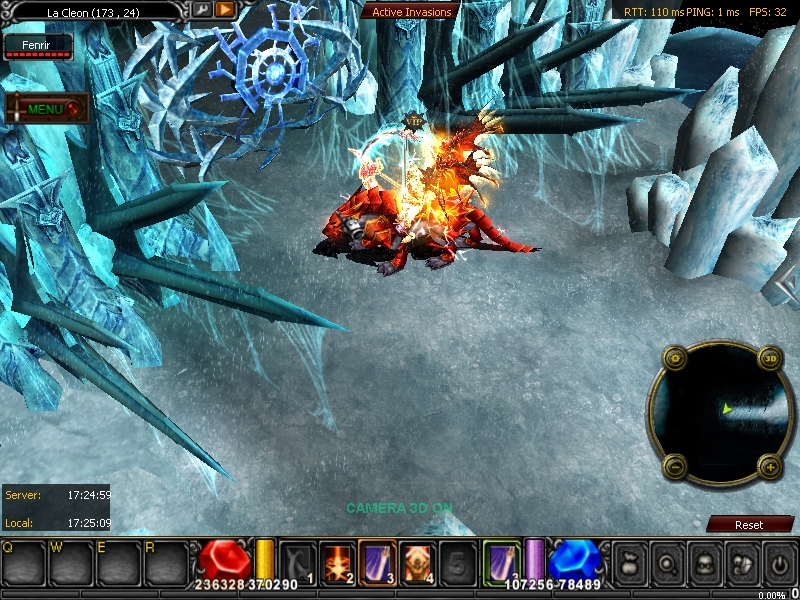Viewport: 800px width, 600px height.
Task: Zoom in the minimap with plus button
Action: (770, 465)
